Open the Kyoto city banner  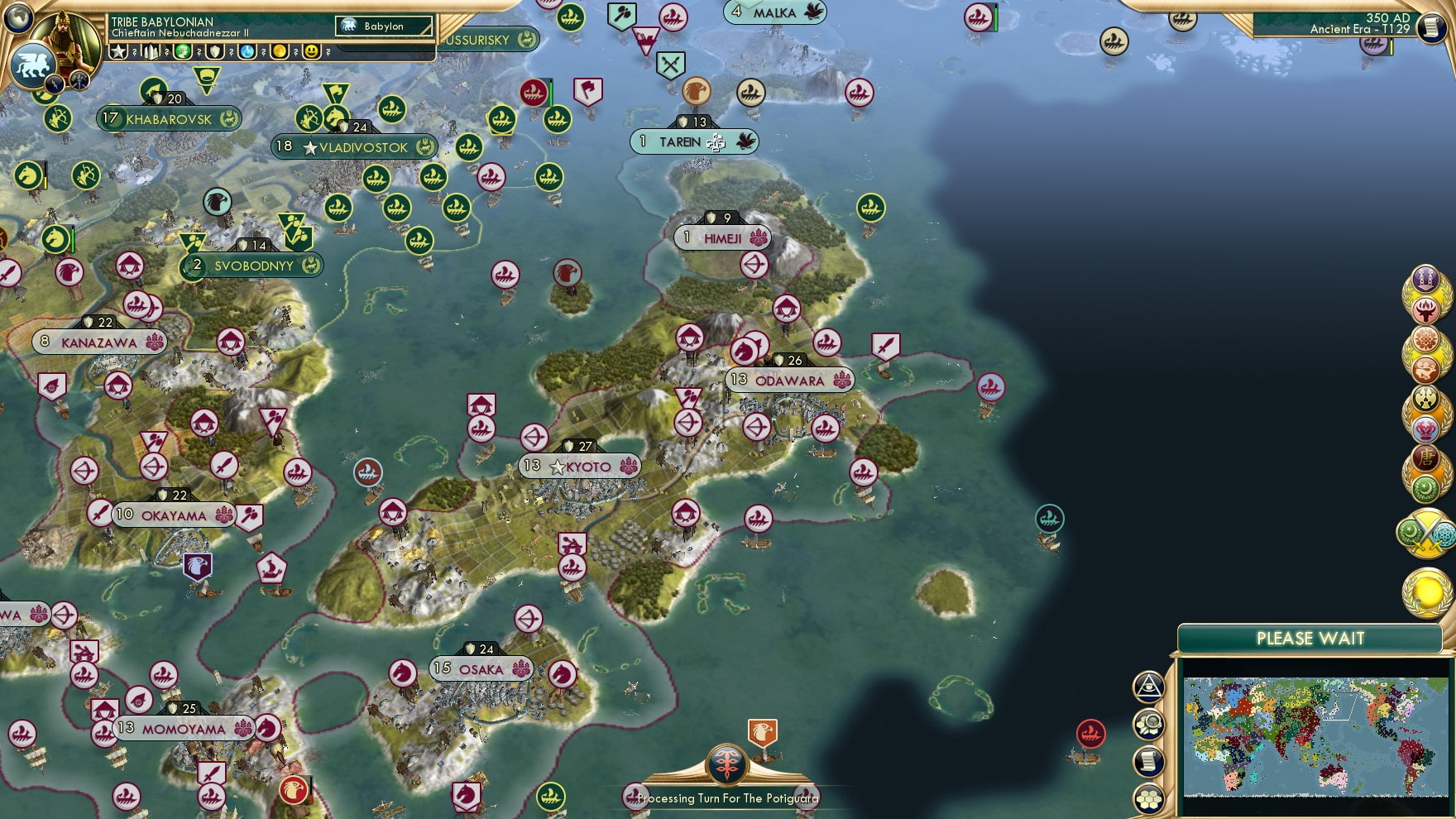point(579,467)
